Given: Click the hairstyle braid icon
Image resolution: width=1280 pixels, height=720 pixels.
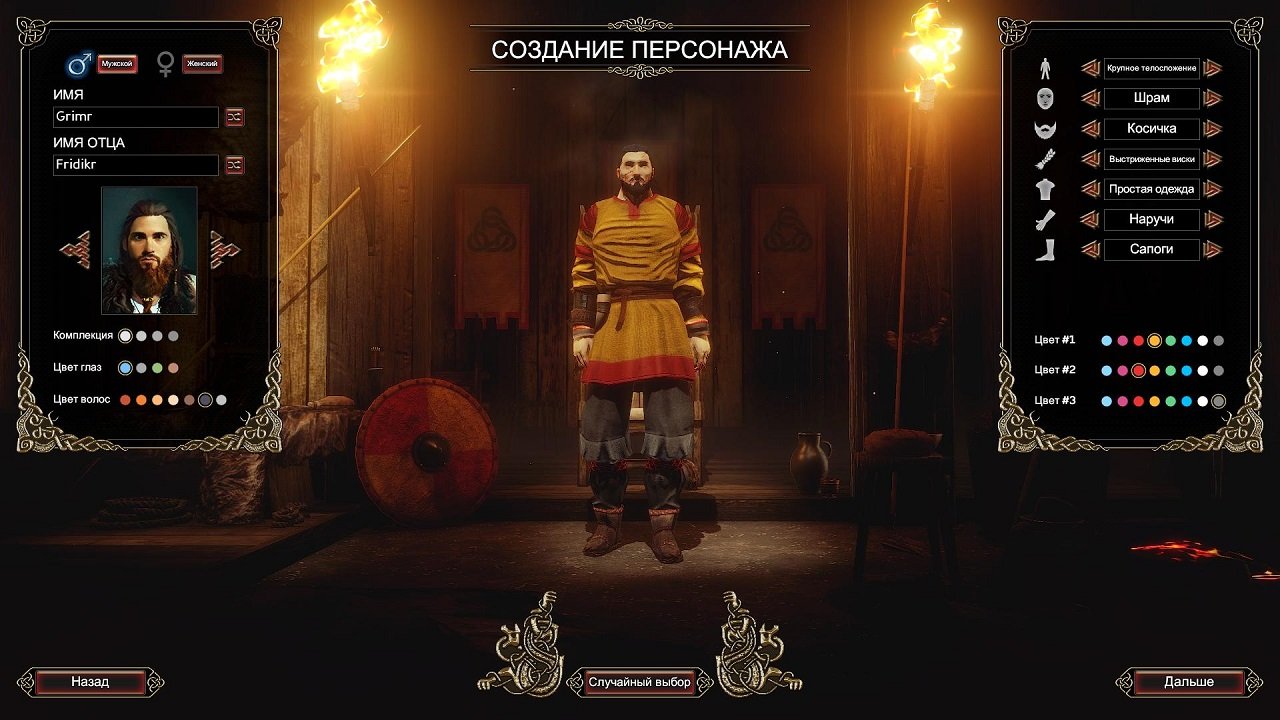Looking at the screenshot, I should pyautogui.click(x=1046, y=159).
